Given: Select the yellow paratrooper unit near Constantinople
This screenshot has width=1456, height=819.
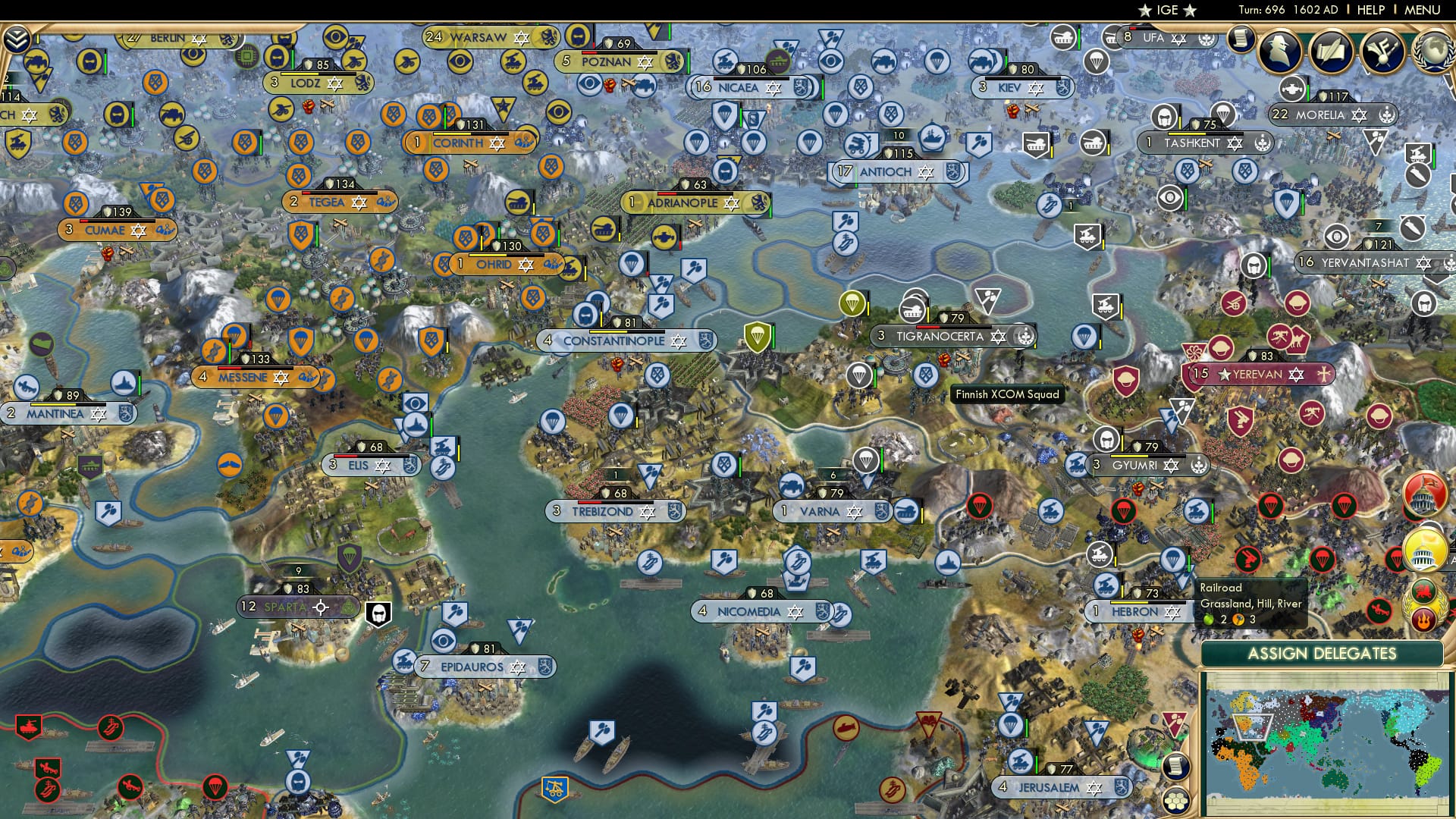Looking at the screenshot, I should click(x=758, y=336).
